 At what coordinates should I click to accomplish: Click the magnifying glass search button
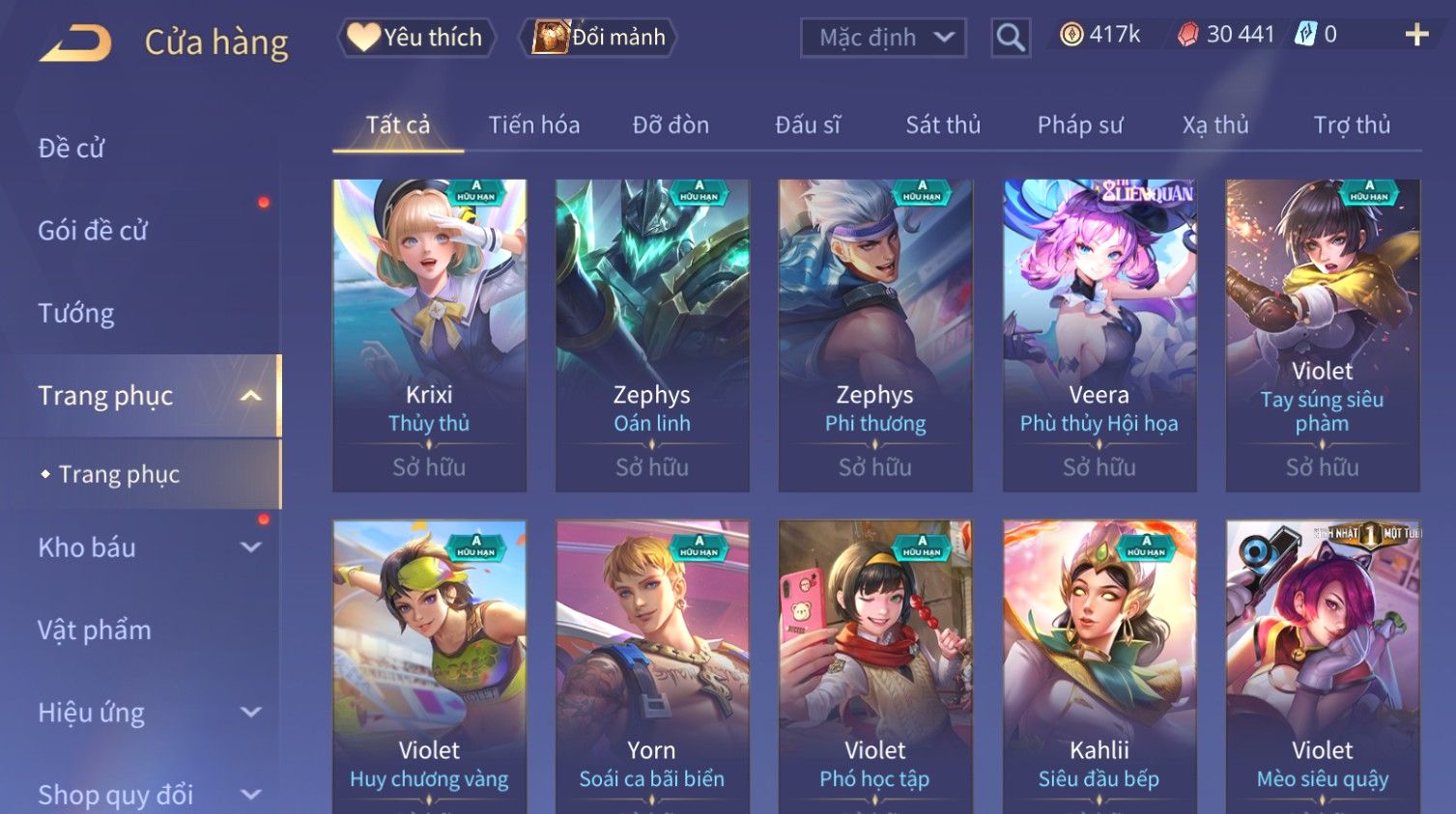click(x=1011, y=38)
